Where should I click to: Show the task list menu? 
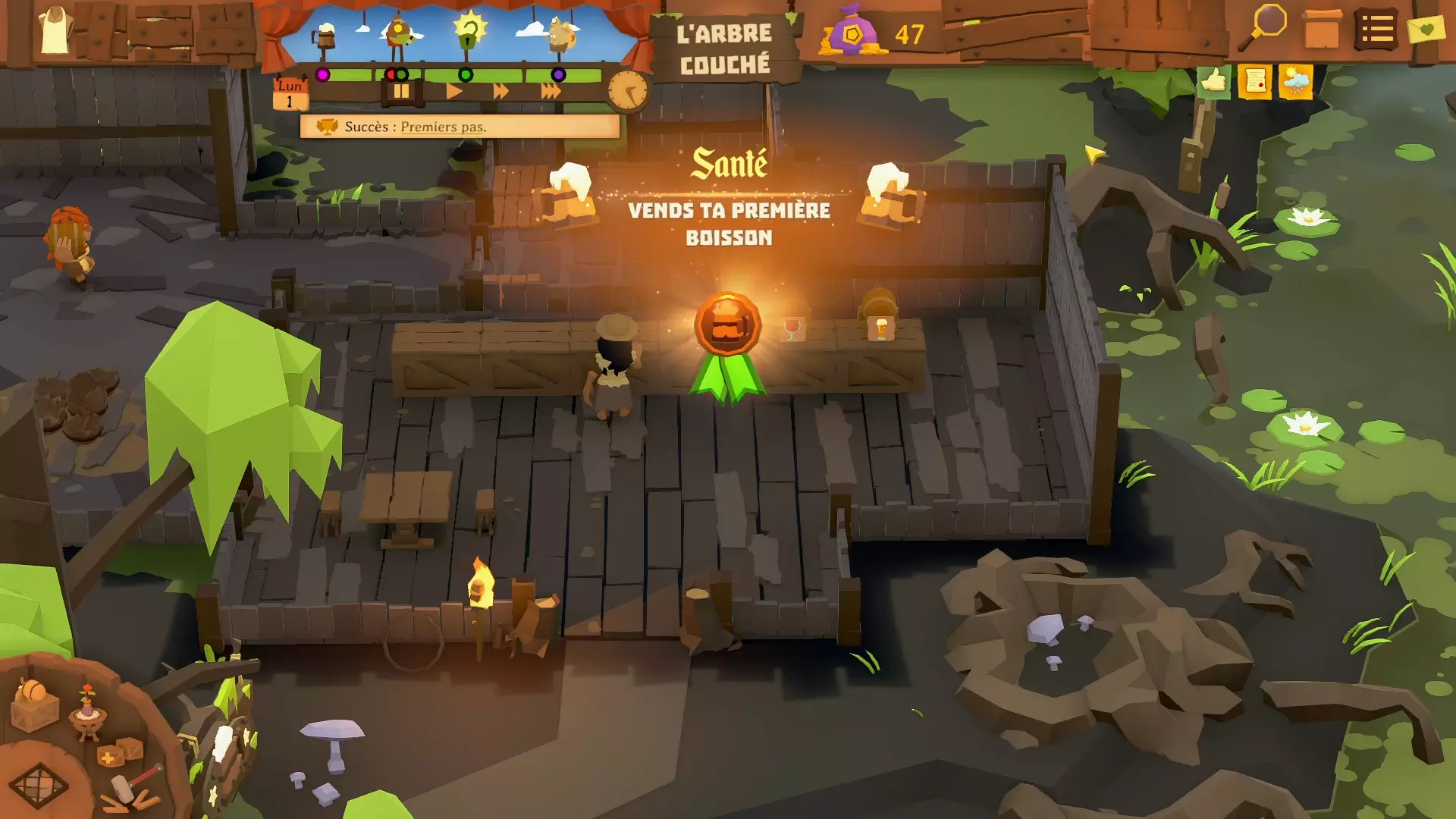[x=1376, y=30]
